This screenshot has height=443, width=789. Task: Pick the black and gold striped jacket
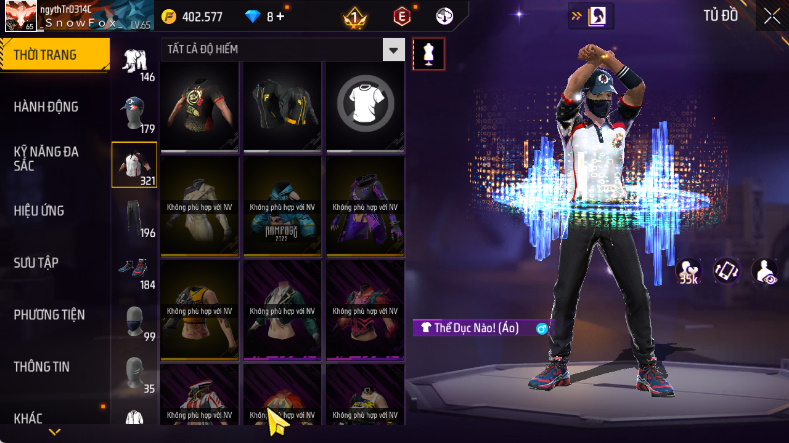pyautogui.click(x=282, y=104)
